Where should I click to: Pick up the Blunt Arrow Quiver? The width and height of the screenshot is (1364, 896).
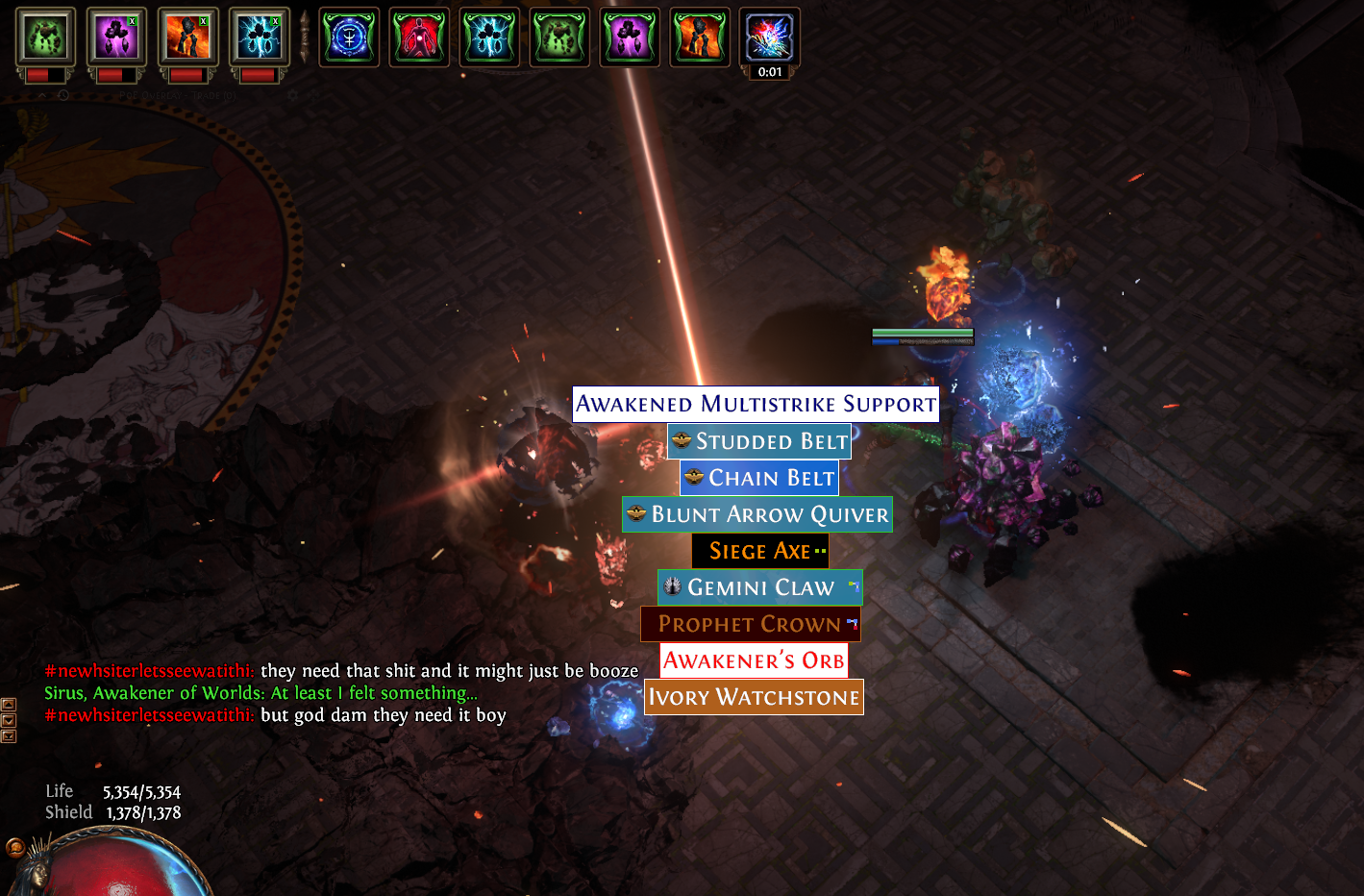click(757, 514)
